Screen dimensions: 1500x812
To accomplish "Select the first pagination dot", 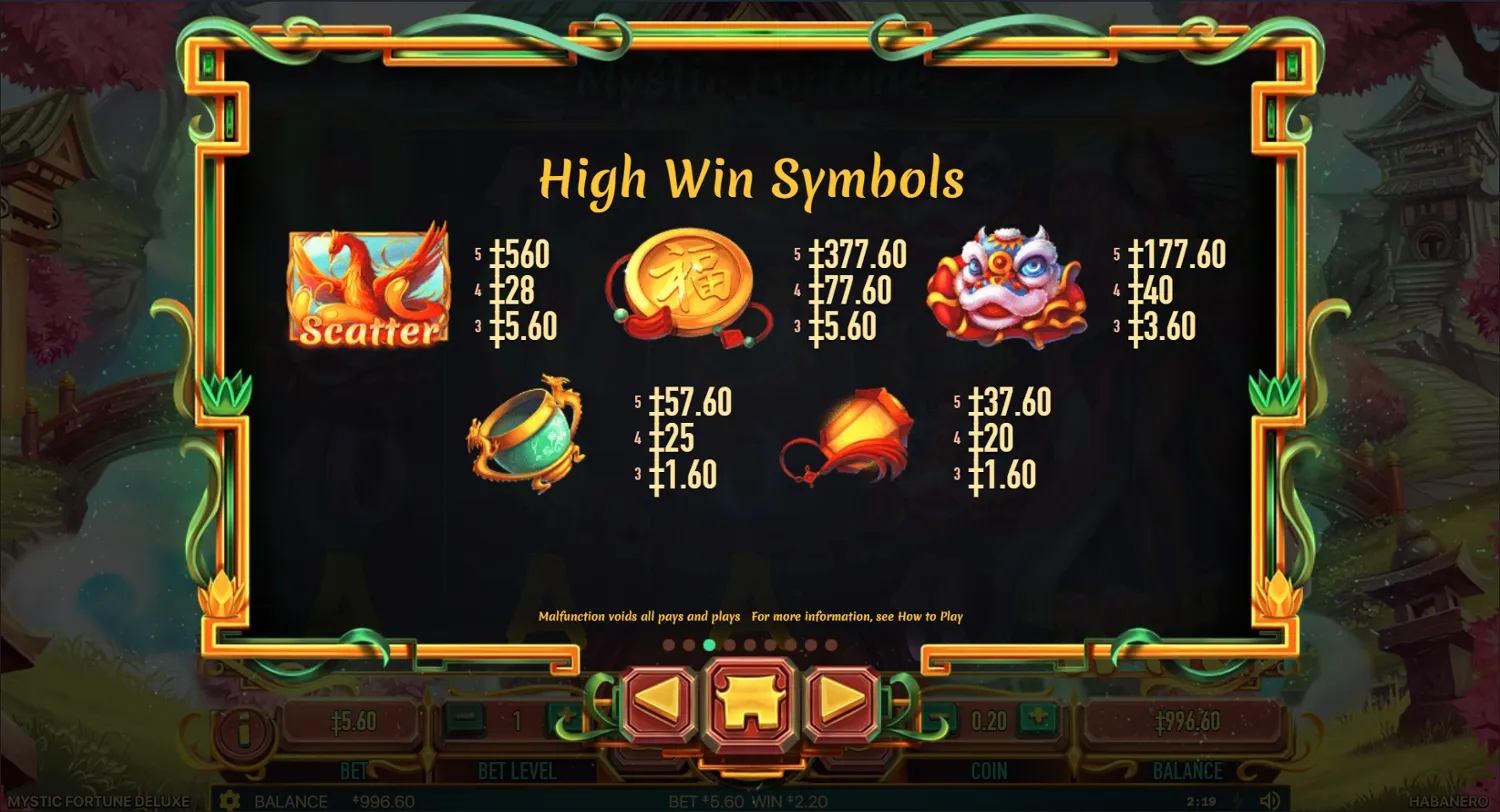I will pos(669,644).
